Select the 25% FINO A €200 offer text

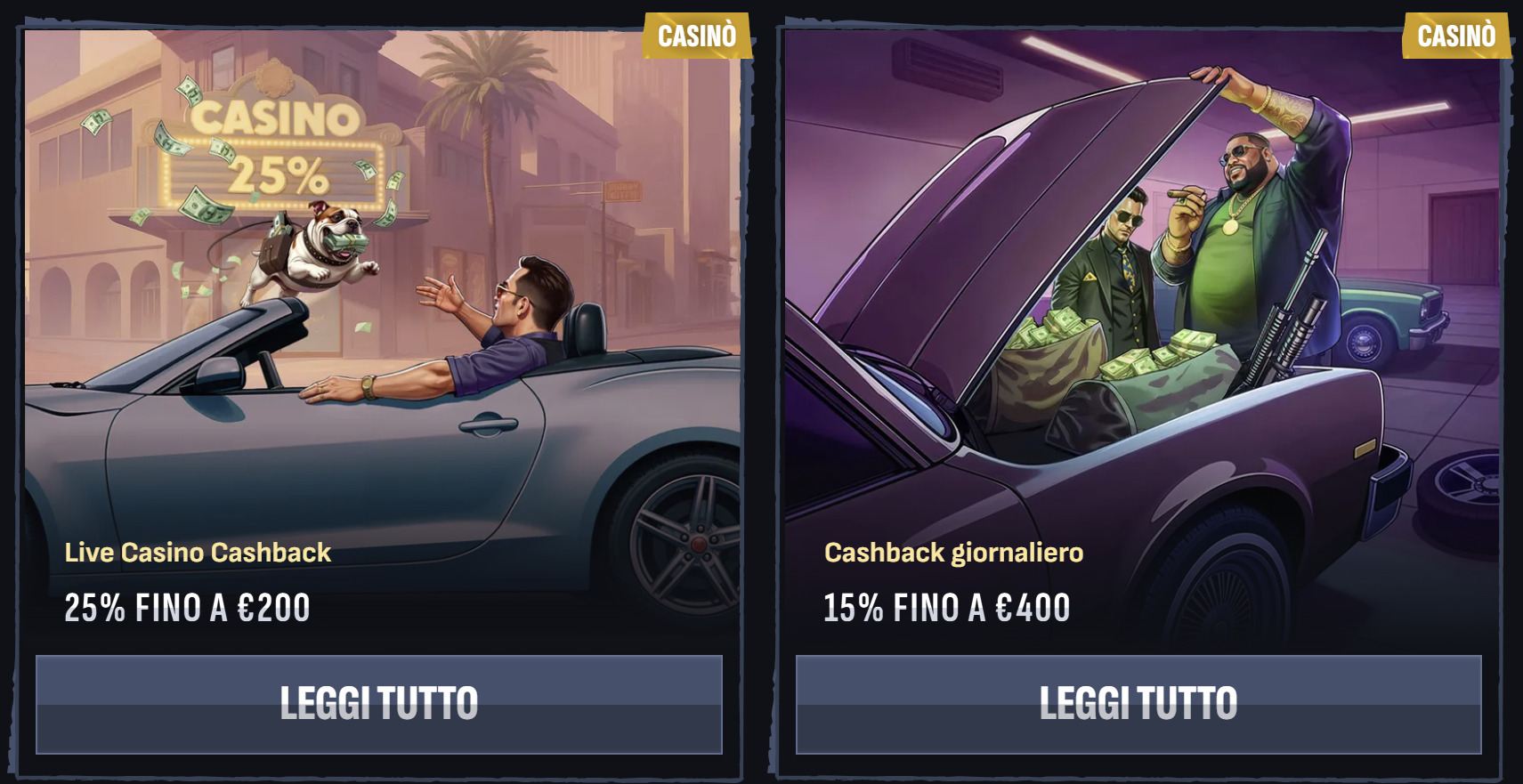tap(186, 609)
